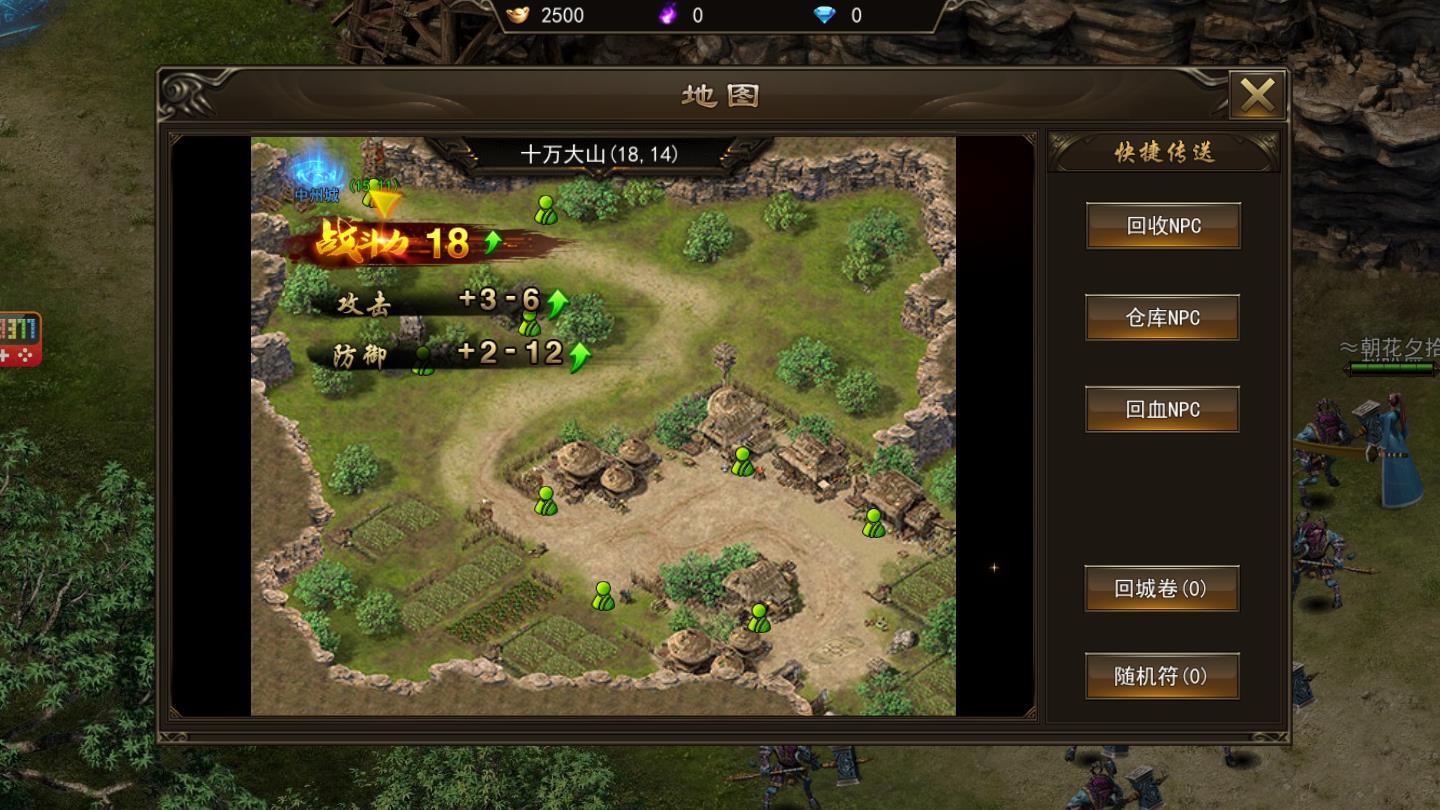Viewport: 1440px width, 810px height.
Task: Choose the 回血NPC quick teleport
Action: [1162, 410]
